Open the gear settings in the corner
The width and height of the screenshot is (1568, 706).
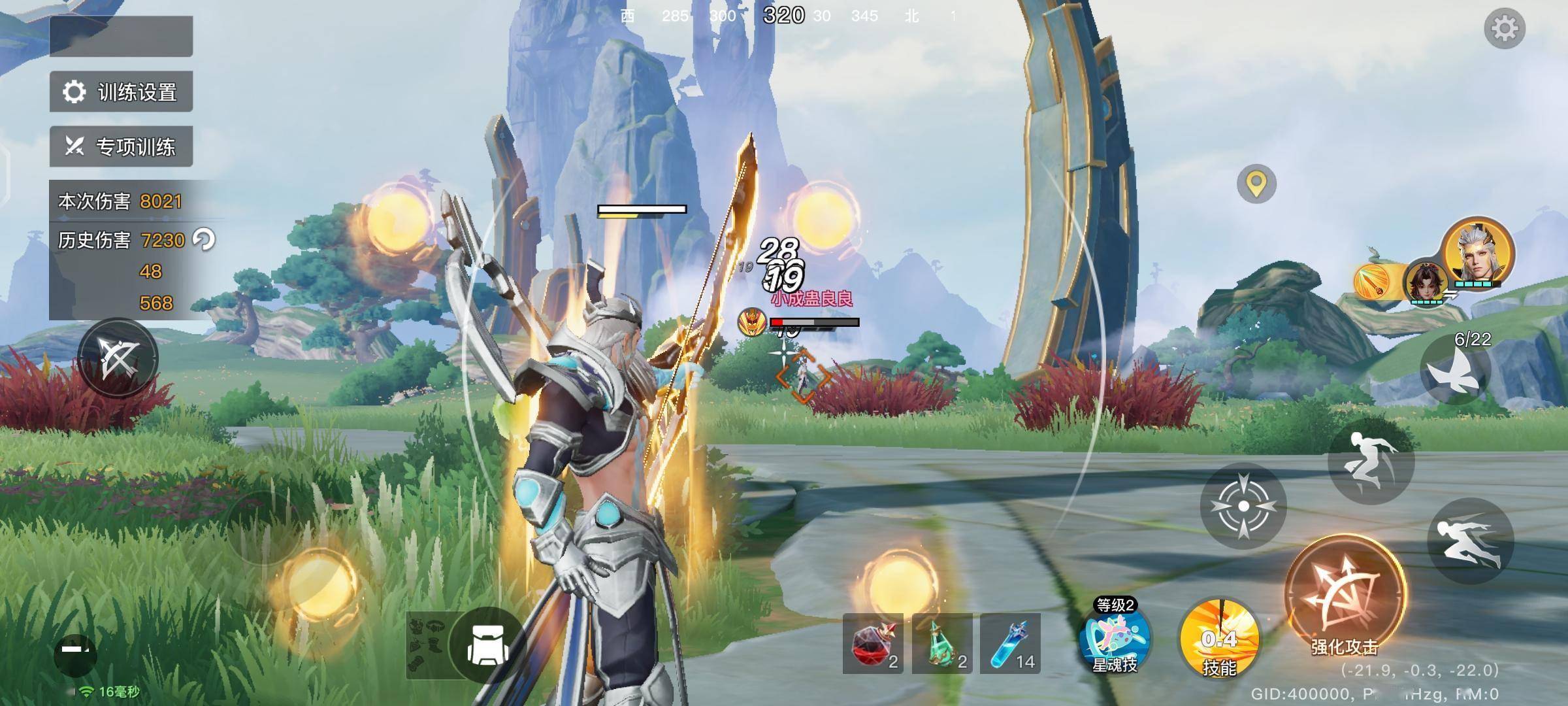tap(1504, 29)
